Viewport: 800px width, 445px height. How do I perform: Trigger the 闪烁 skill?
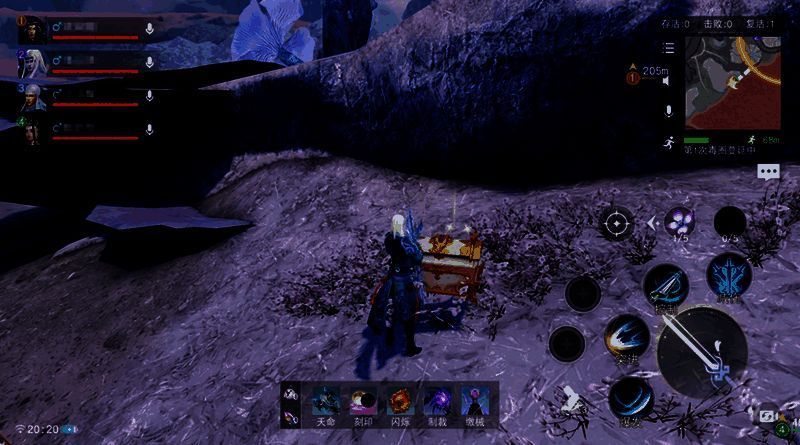(400, 402)
